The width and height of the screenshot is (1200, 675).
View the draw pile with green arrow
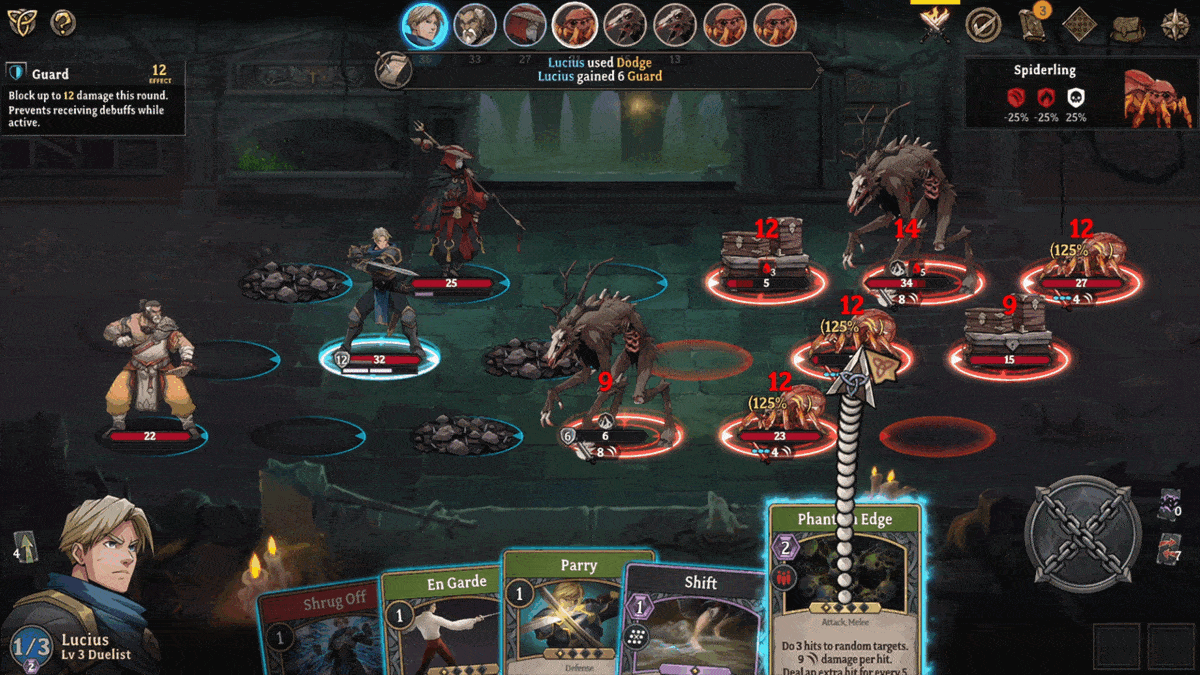coord(26,550)
